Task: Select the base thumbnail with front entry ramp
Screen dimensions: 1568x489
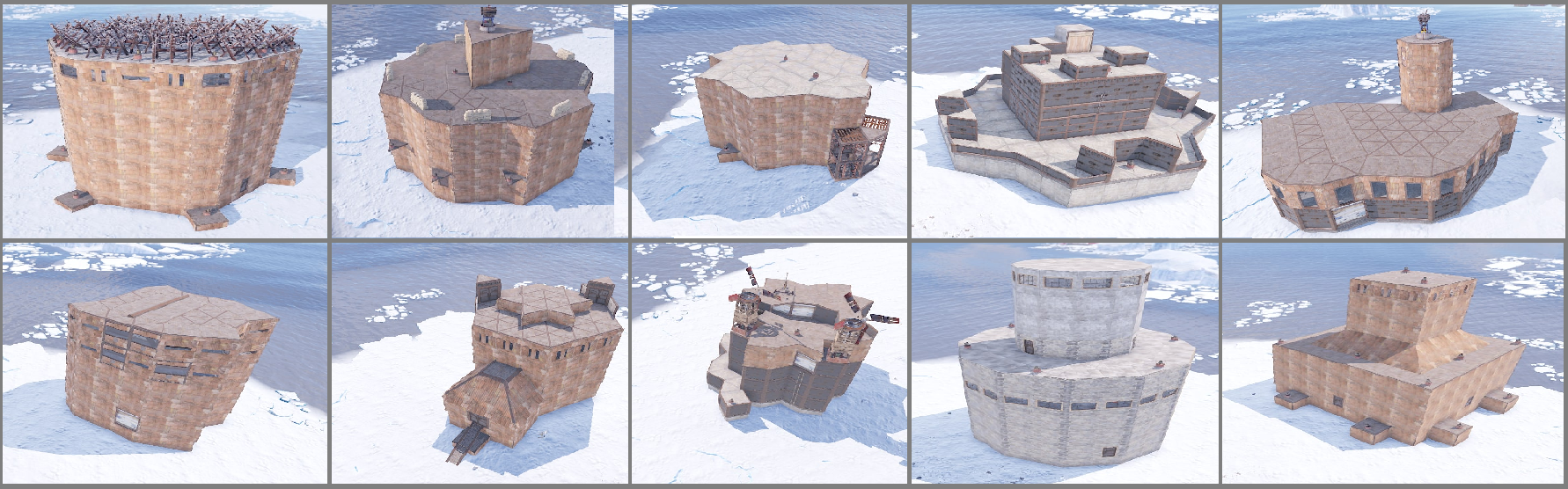Action: pyautogui.click(x=480, y=363)
